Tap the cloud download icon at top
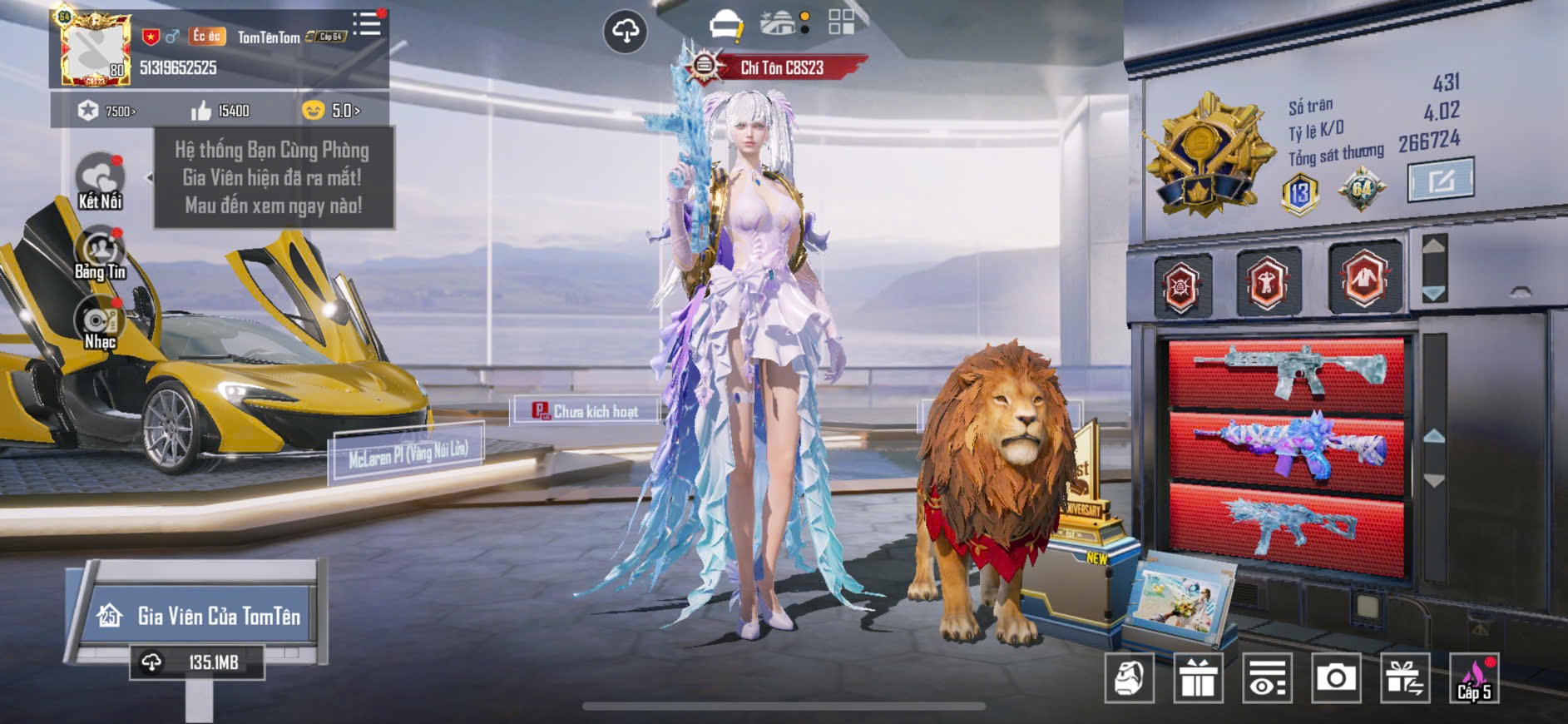The height and width of the screenshot is (724, 1568). pyautogui.click(x=625, y=32)
